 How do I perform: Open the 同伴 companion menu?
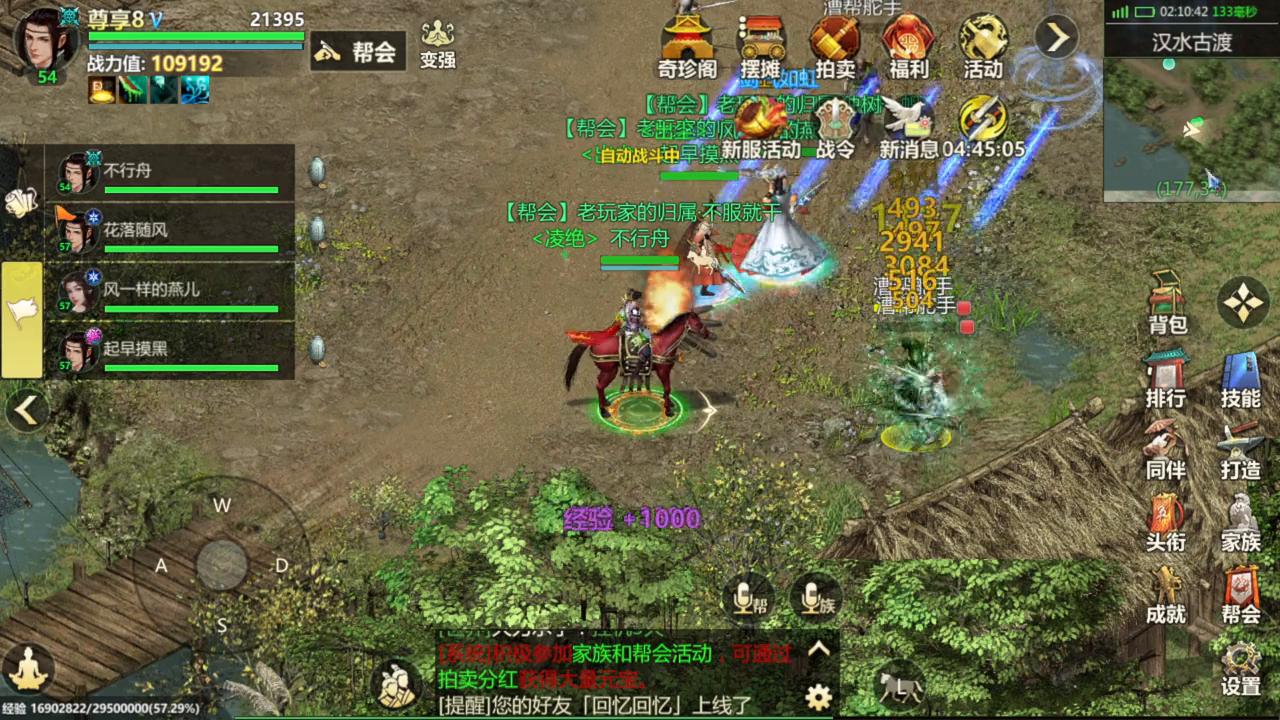(x=1166, y=451)
